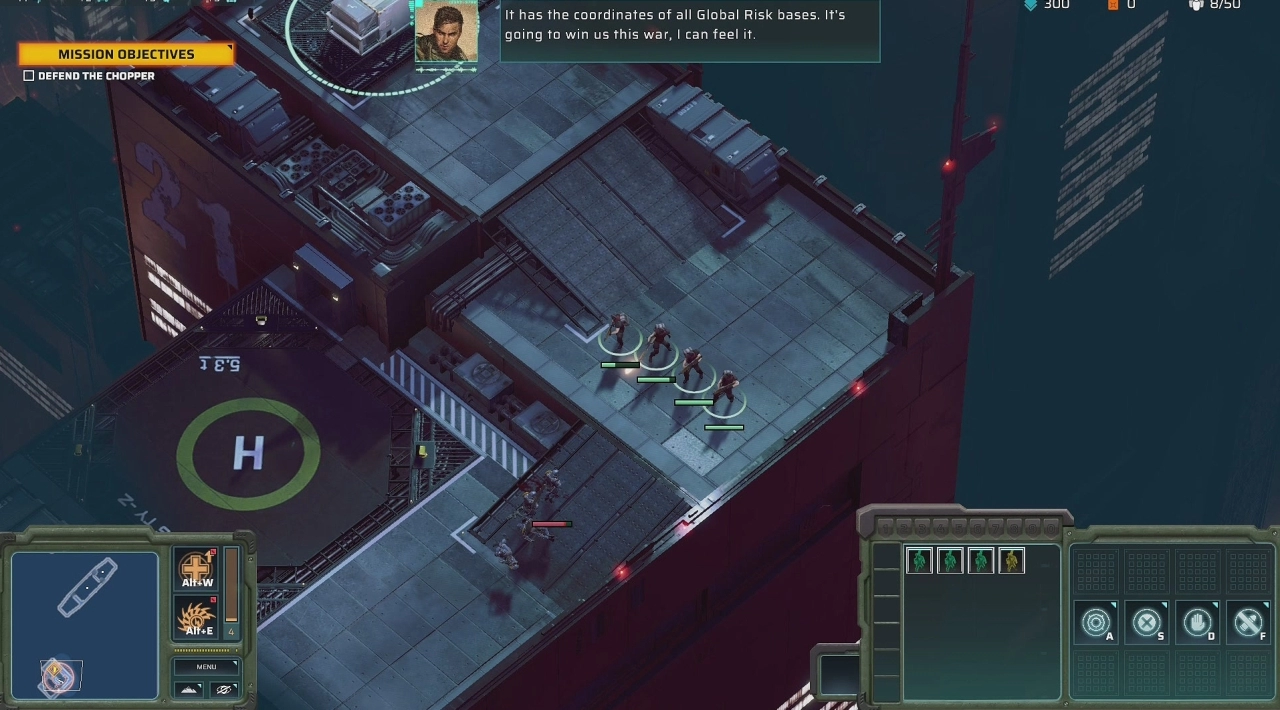Issue the attack-move target command

[1096, 623]
